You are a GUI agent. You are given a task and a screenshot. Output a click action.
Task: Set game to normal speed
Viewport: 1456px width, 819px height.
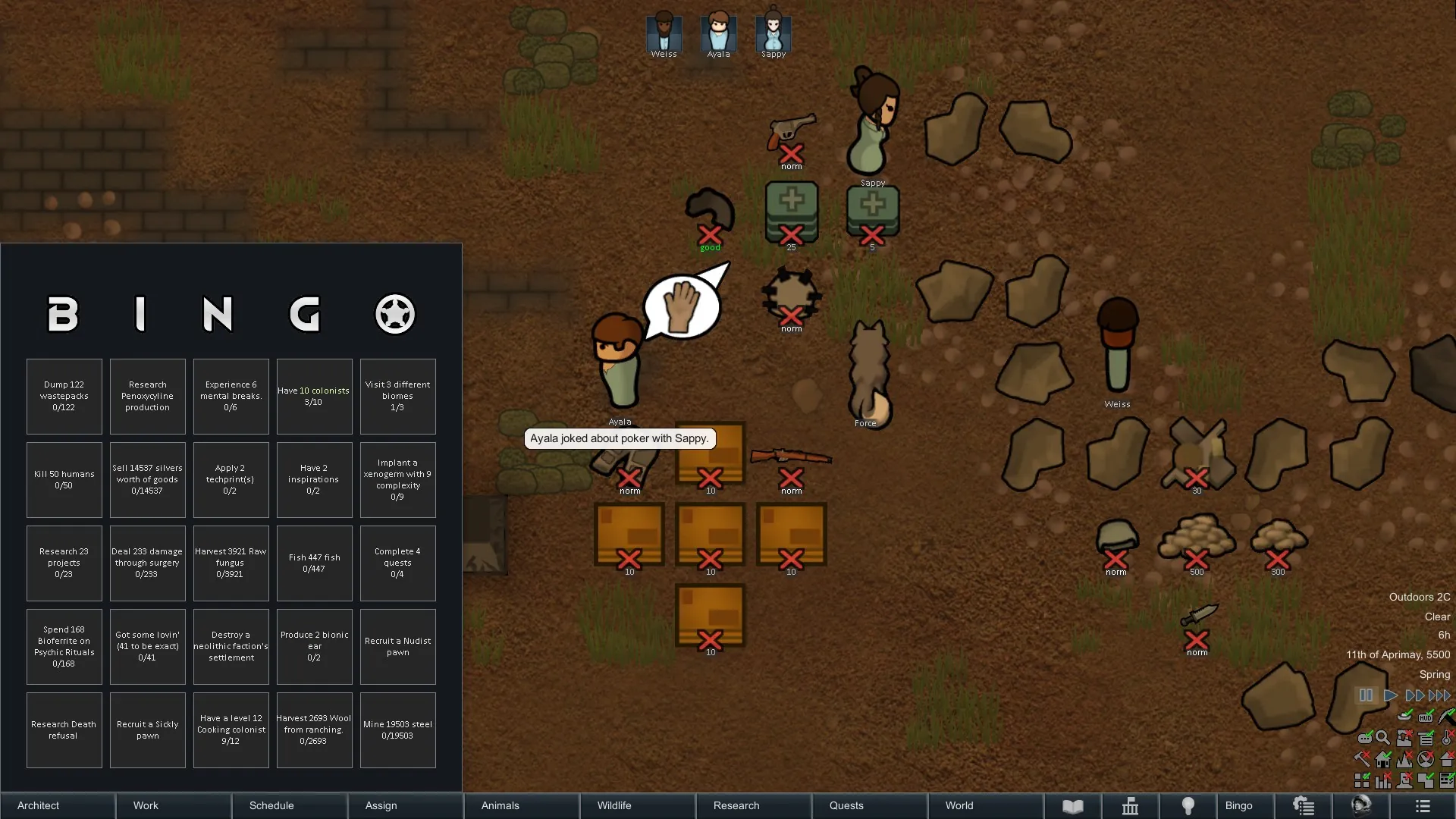(x=1390, y=695)
